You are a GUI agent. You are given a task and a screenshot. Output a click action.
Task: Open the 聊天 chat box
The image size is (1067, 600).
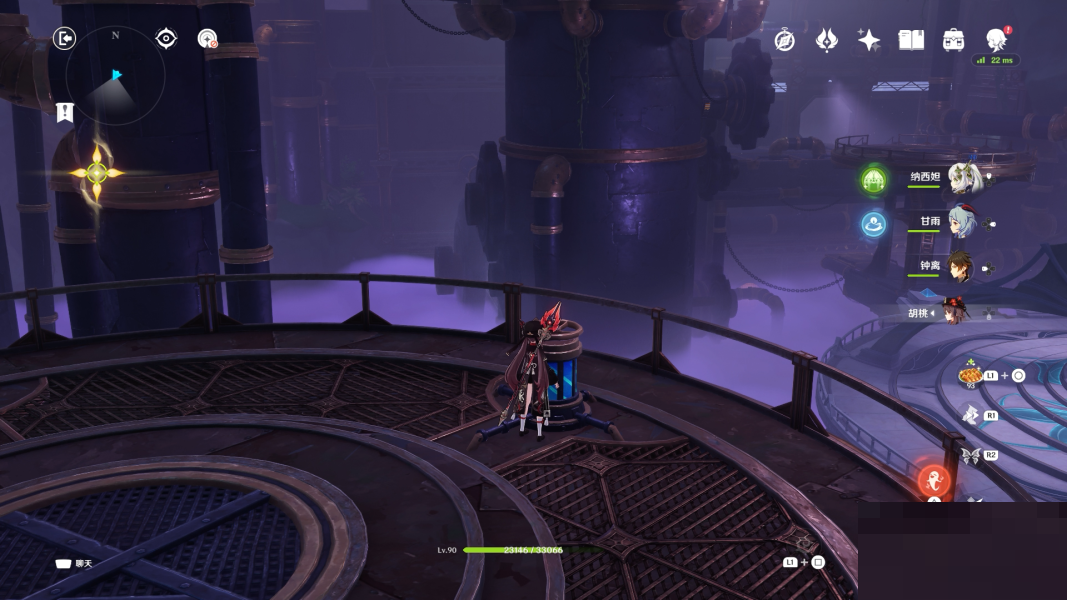(x=73, y=564)
